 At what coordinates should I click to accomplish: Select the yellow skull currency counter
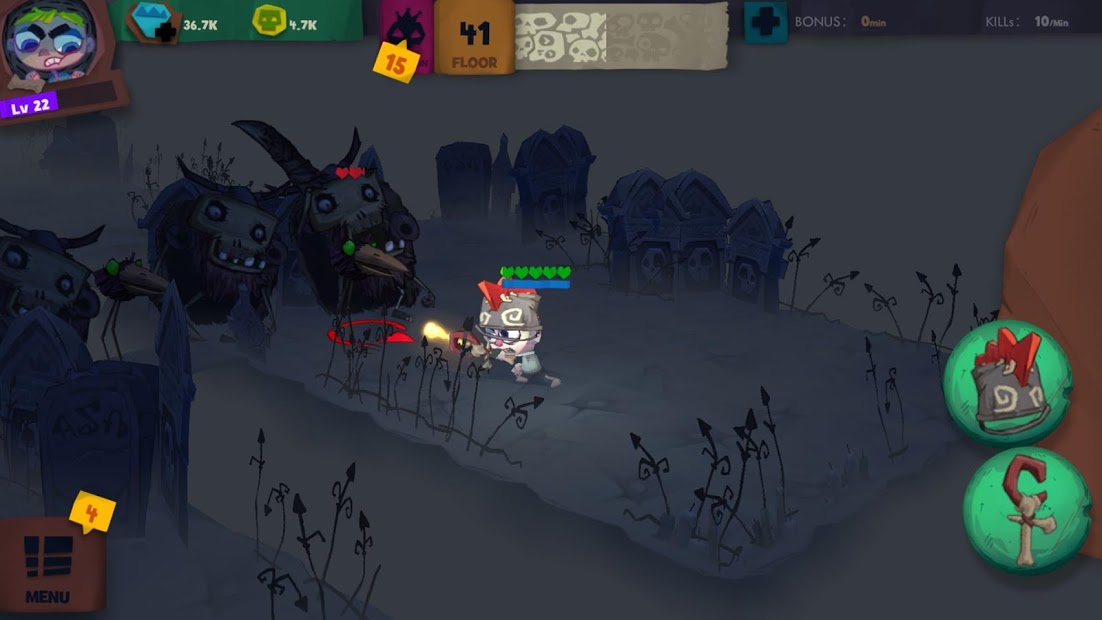click(x=268, y=22)
